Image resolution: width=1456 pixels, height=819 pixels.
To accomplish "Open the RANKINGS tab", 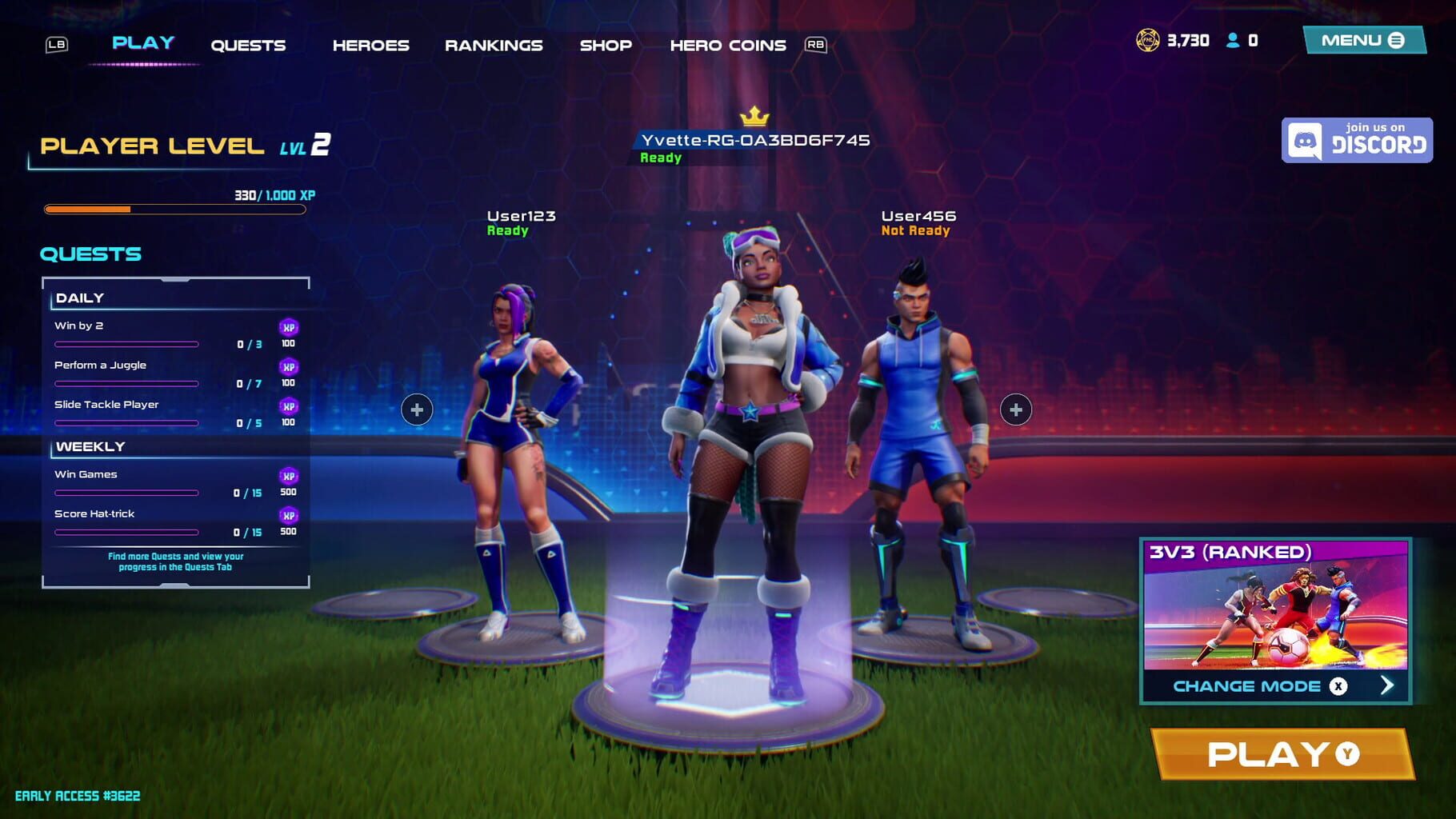I will coord(494,45).
